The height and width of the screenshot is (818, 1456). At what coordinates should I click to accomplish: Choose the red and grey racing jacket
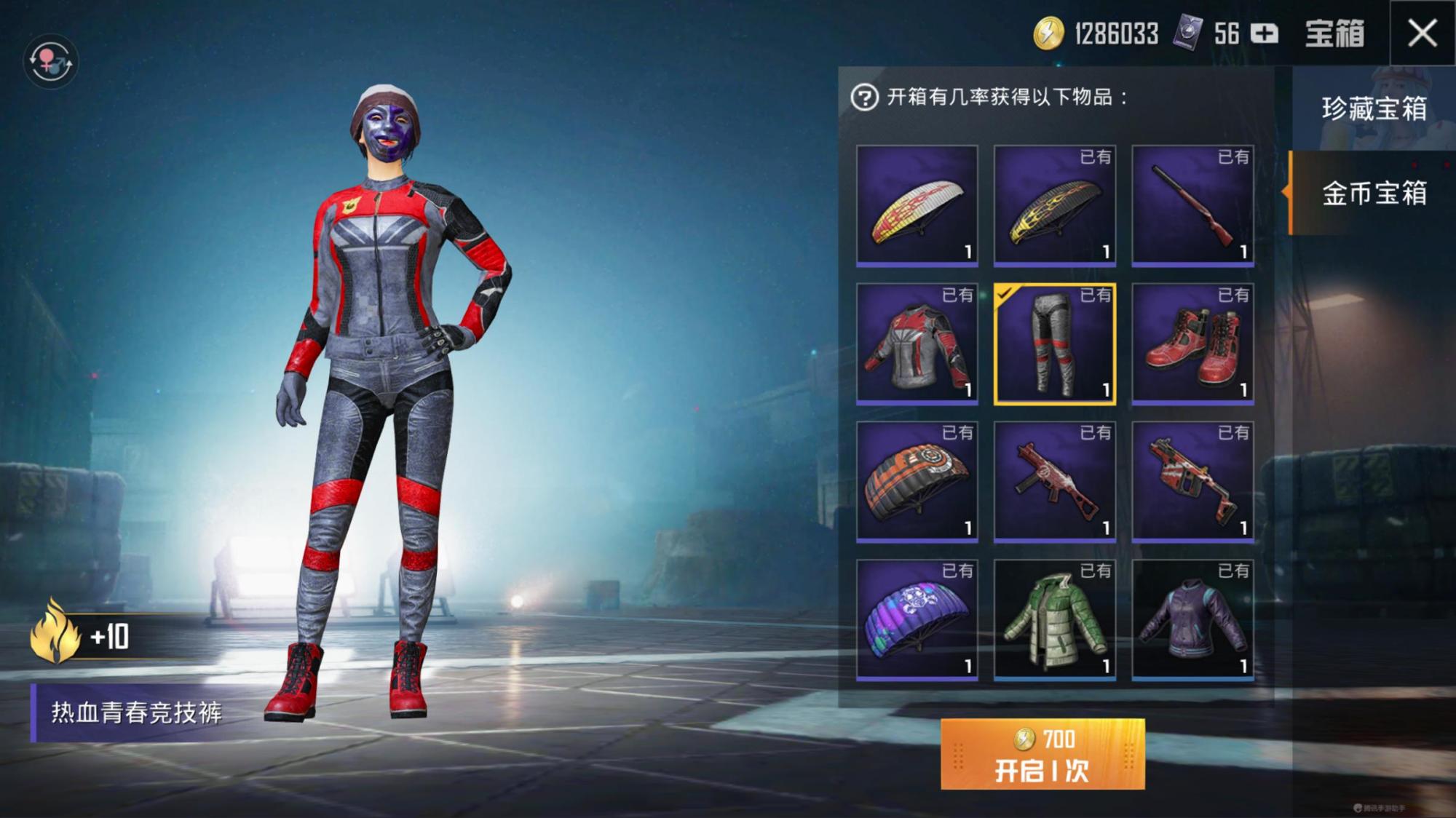click(917, 343)
